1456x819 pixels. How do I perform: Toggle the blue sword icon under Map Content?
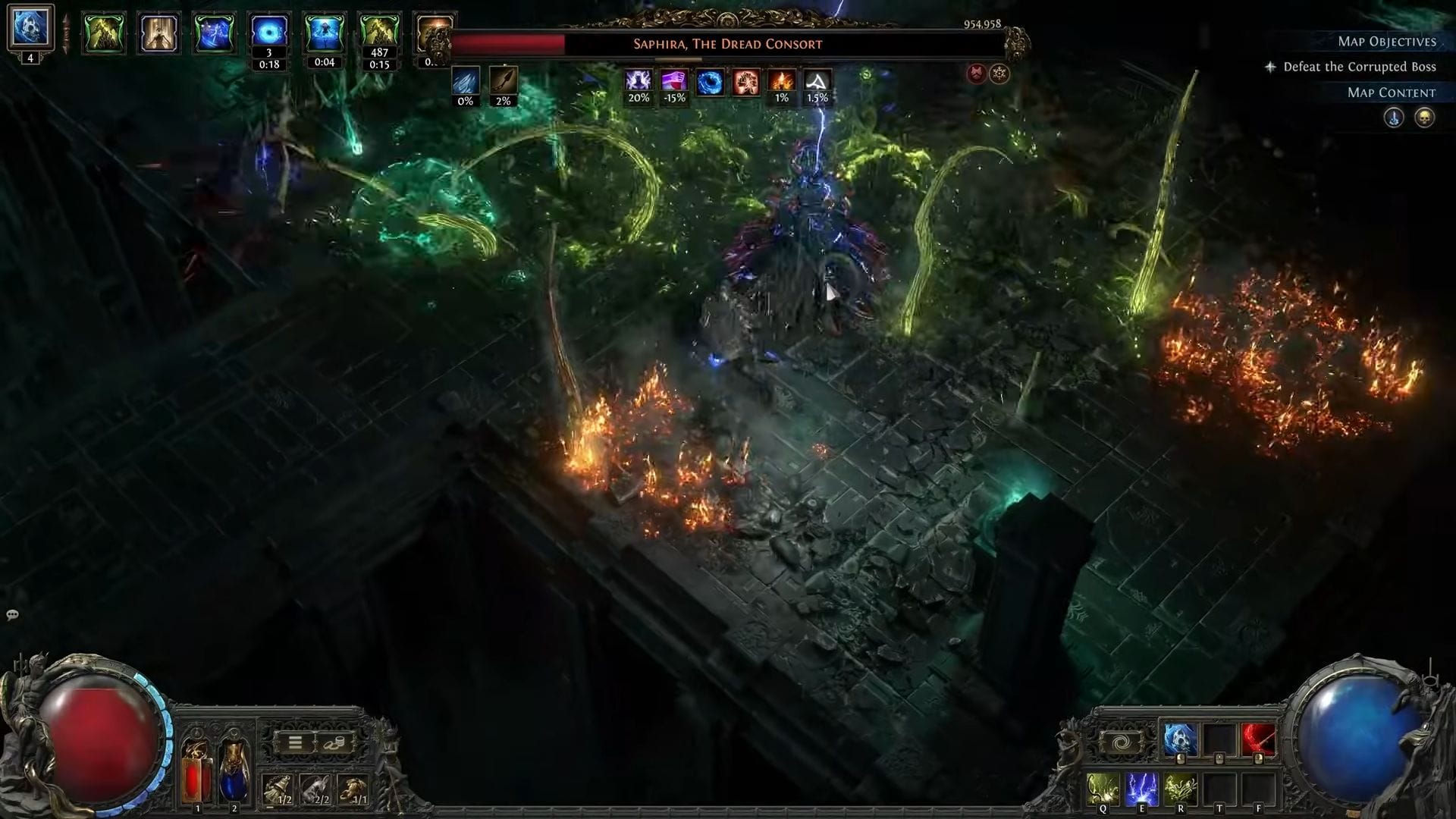pos(1394,118)
